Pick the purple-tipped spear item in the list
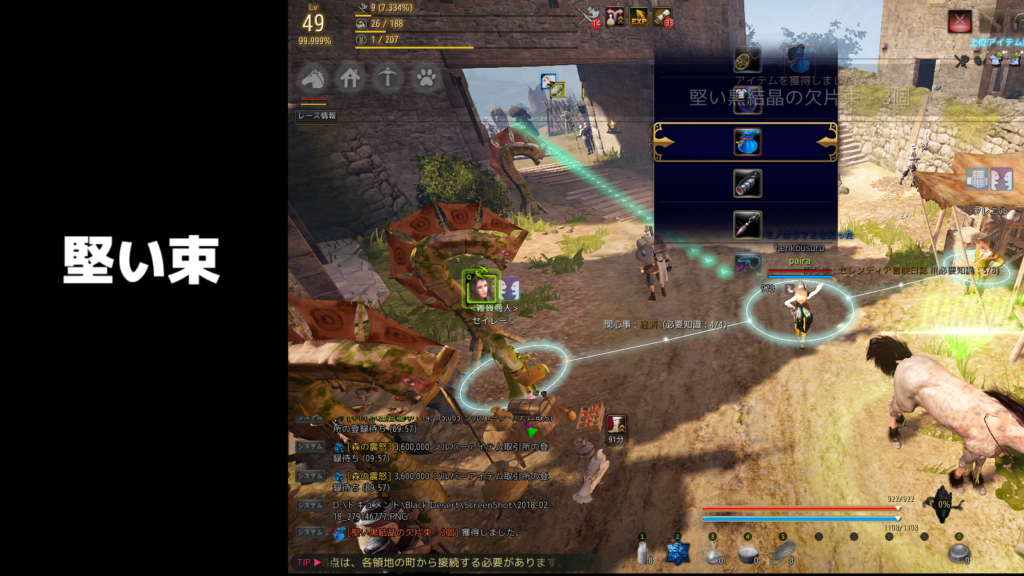 click(x=747, y=224)
